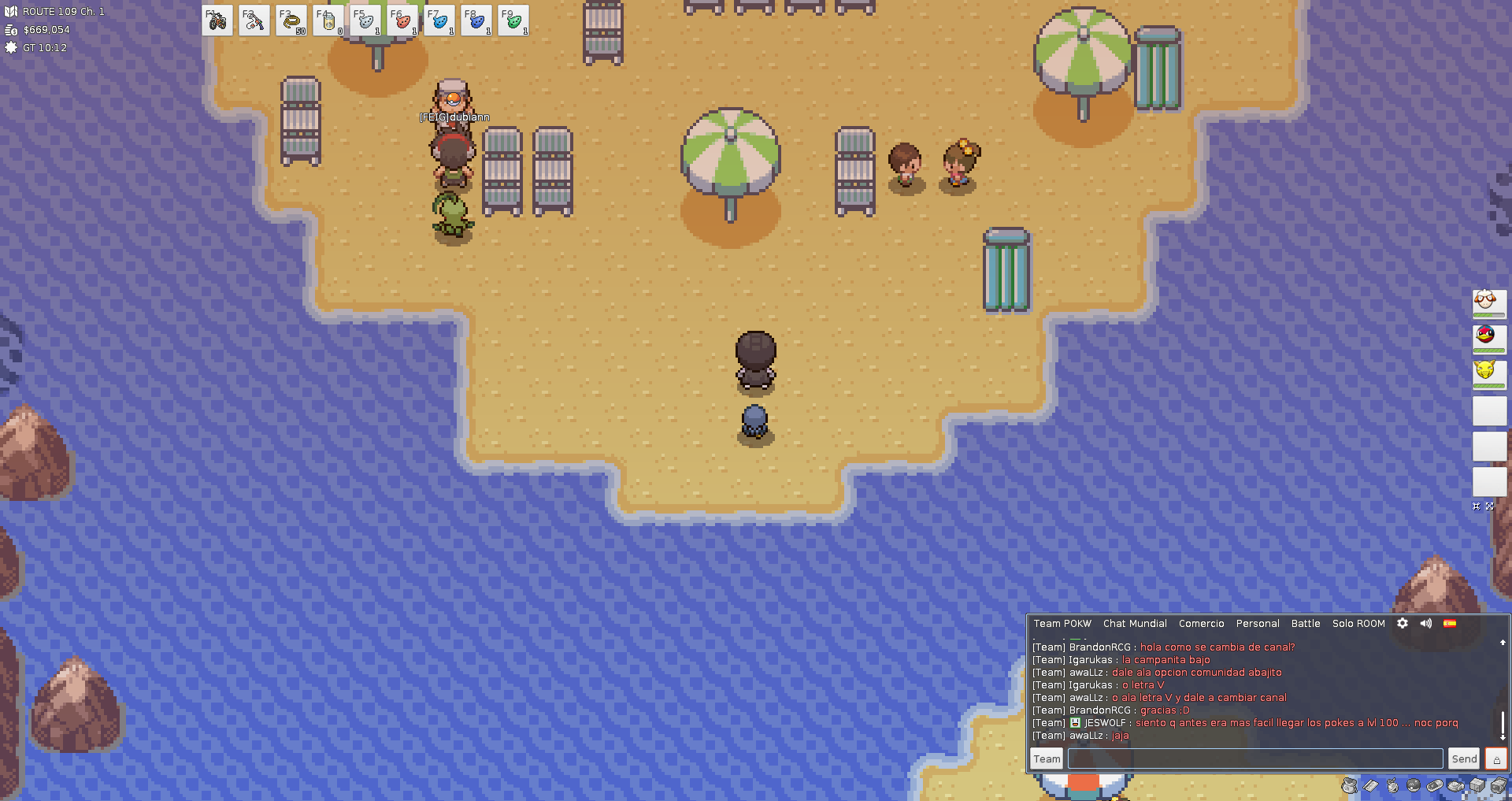Use the bicycle in hotbar slot F1
This screenshot has width=1512, height=801.
coord(217,21)
